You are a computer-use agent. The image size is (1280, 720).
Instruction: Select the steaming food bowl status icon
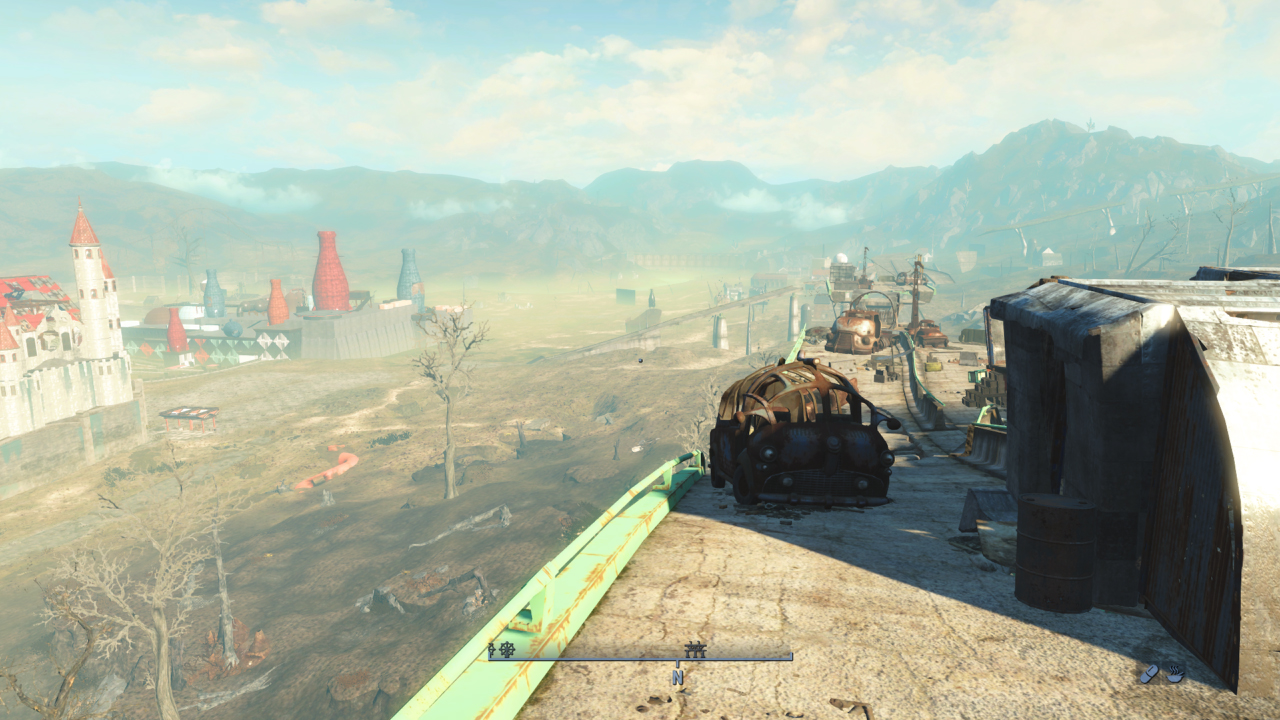1175,674
